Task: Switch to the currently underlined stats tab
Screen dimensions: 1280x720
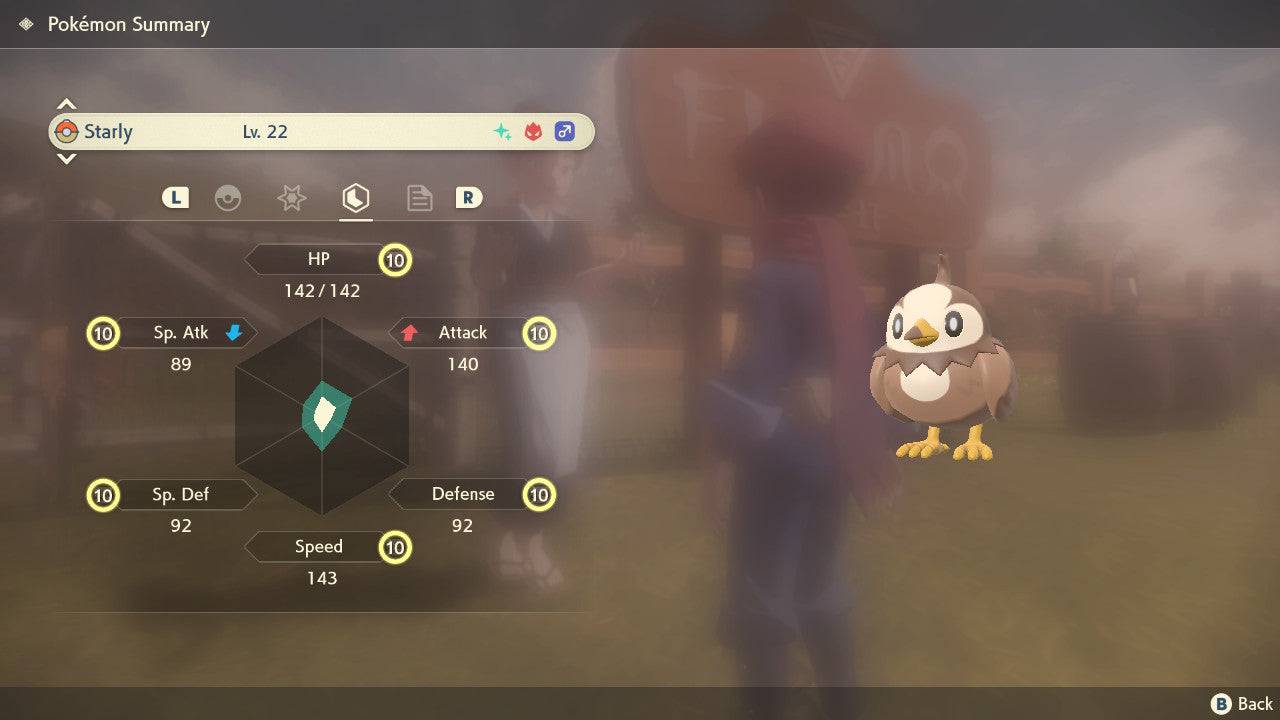Action: [356, 198]
